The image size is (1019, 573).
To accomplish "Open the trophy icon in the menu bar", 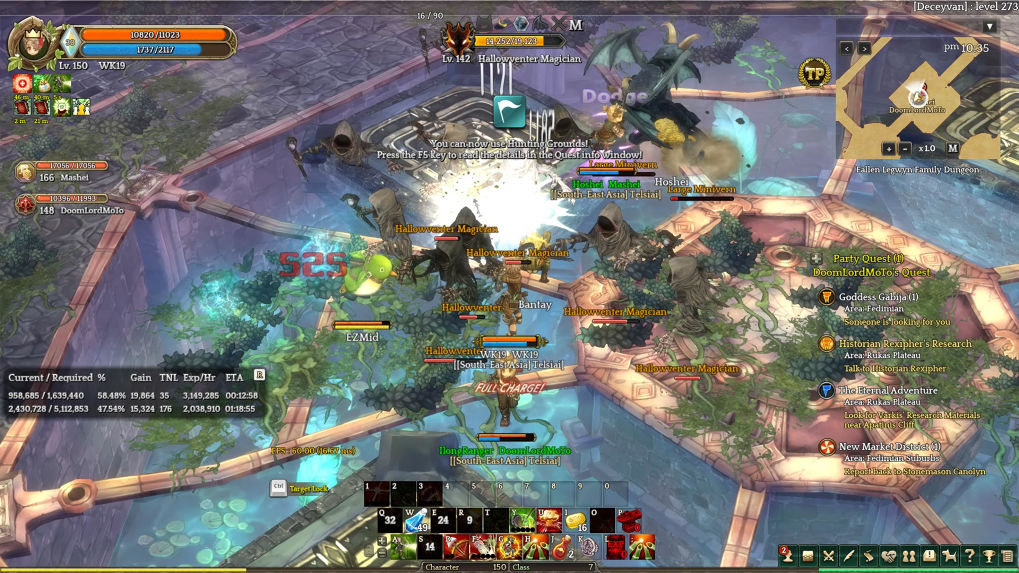I will pyautogui.click(x=988, y=556).
